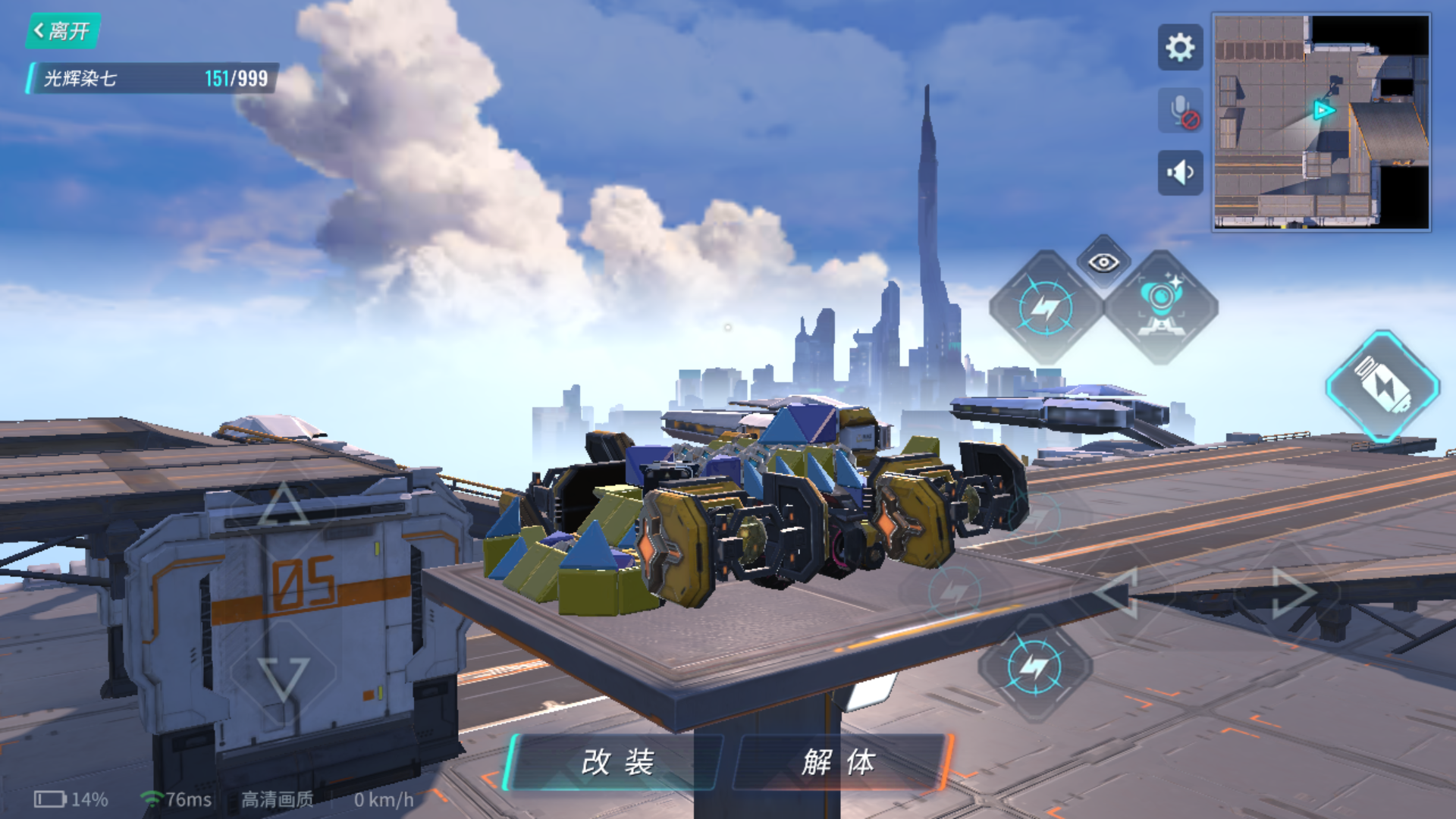Toggle the speaker sound icon
1456x819 pixels.
1180,173
